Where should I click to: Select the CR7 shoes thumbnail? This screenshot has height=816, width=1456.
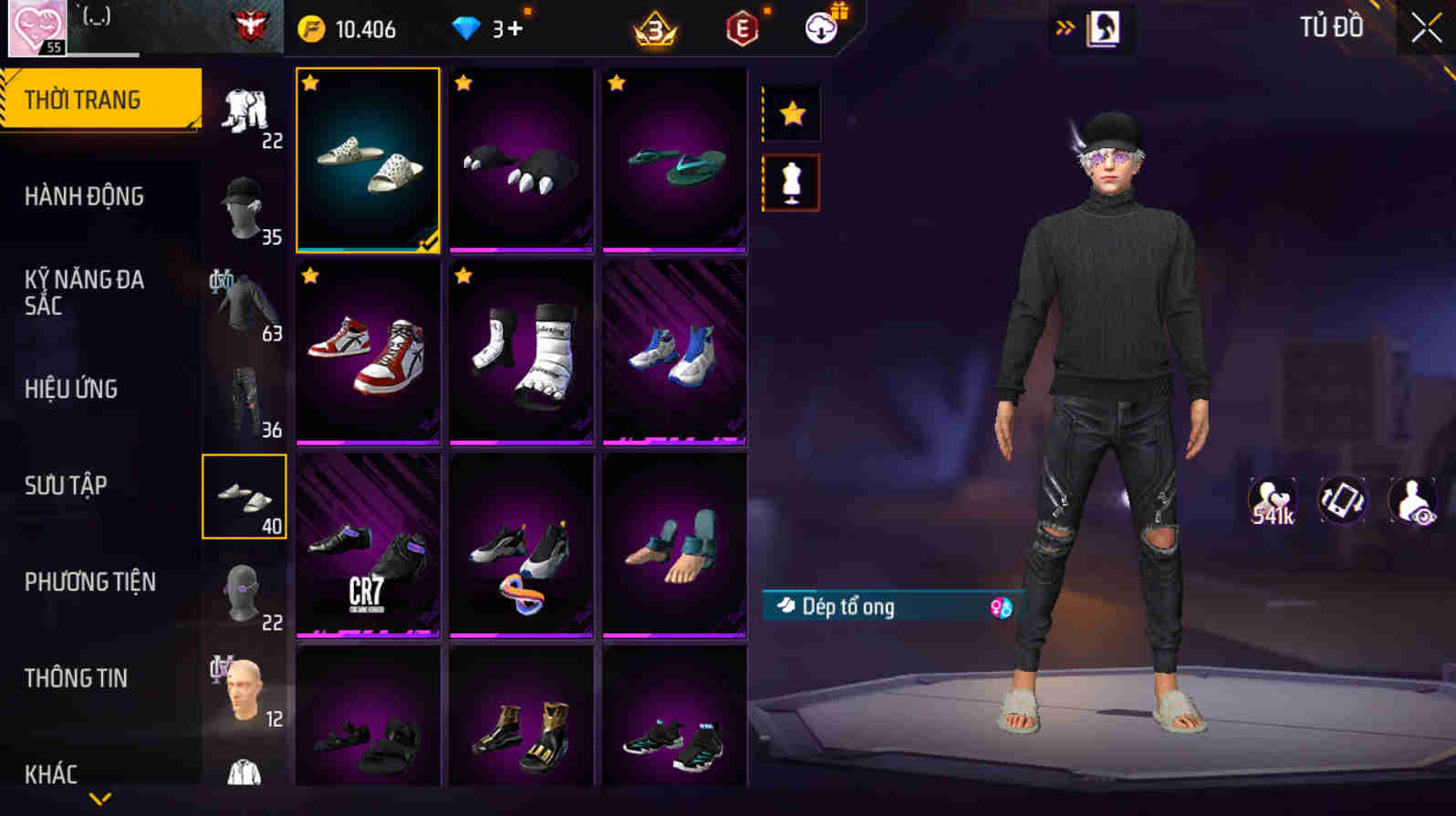pos(367,542)
